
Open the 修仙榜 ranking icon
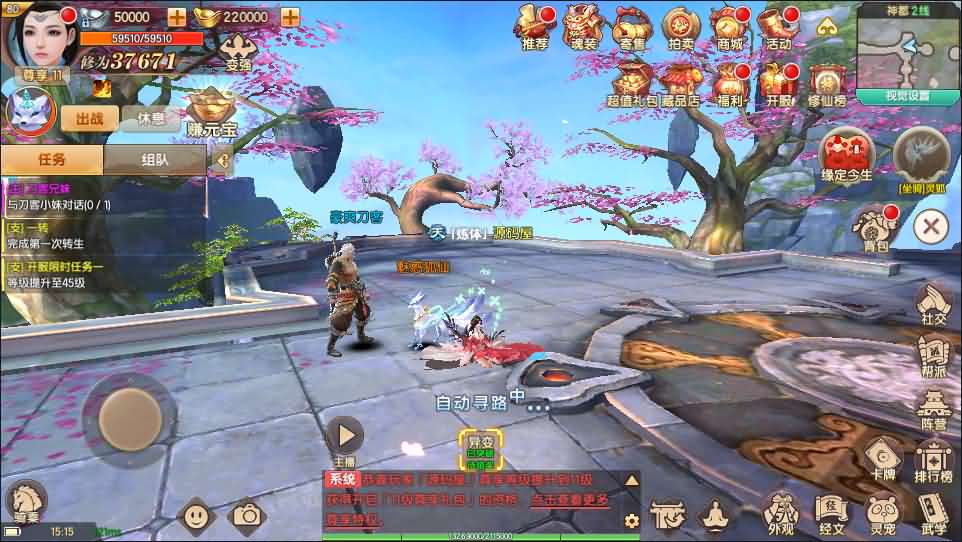click(826, 82)
